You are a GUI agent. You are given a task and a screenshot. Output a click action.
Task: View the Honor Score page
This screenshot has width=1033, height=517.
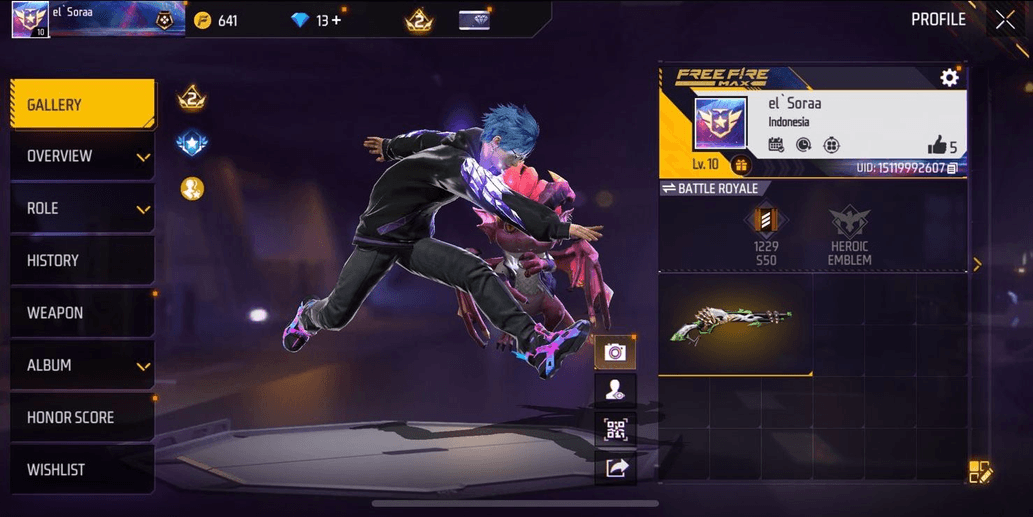[x=82, y=417]
